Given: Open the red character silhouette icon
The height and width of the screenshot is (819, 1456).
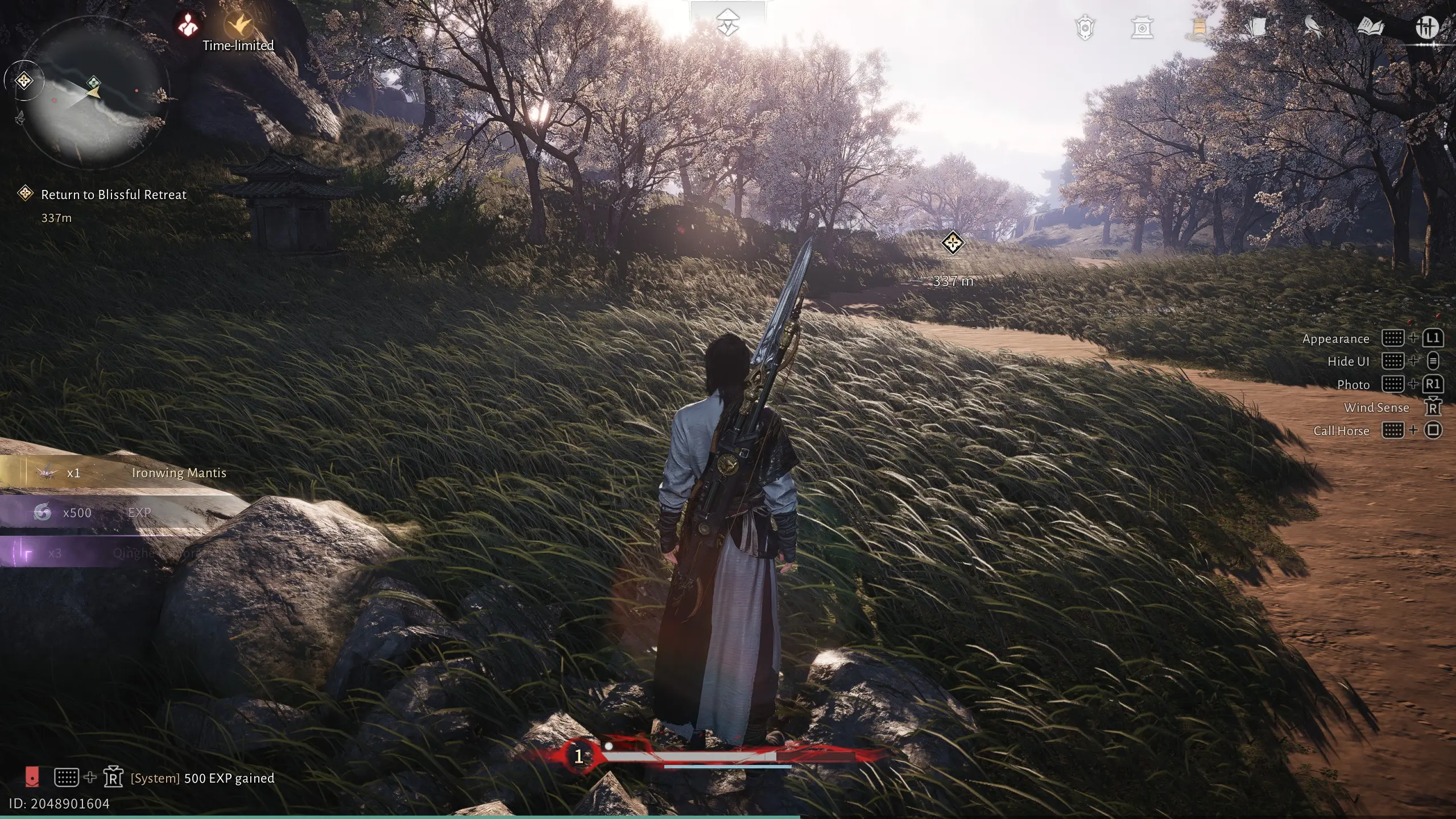Looking at the screenshot, I should pos(187,24).
